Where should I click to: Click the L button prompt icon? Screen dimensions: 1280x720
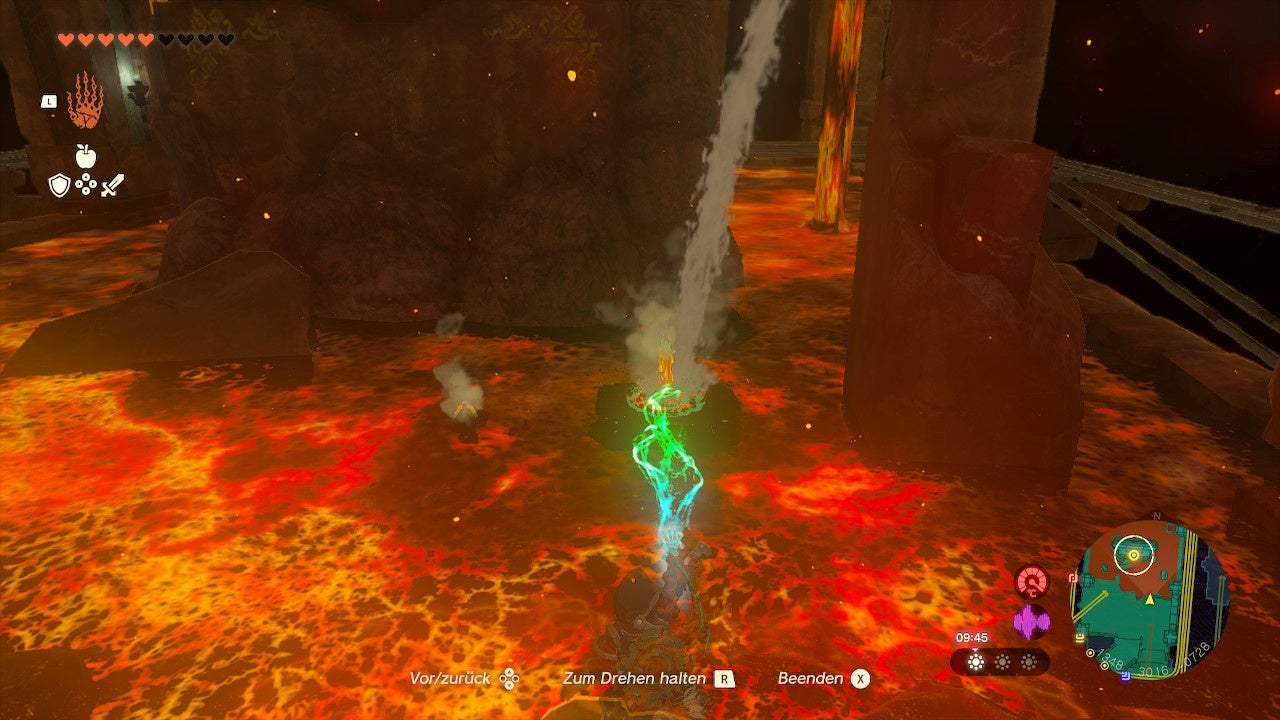(49, 102)
